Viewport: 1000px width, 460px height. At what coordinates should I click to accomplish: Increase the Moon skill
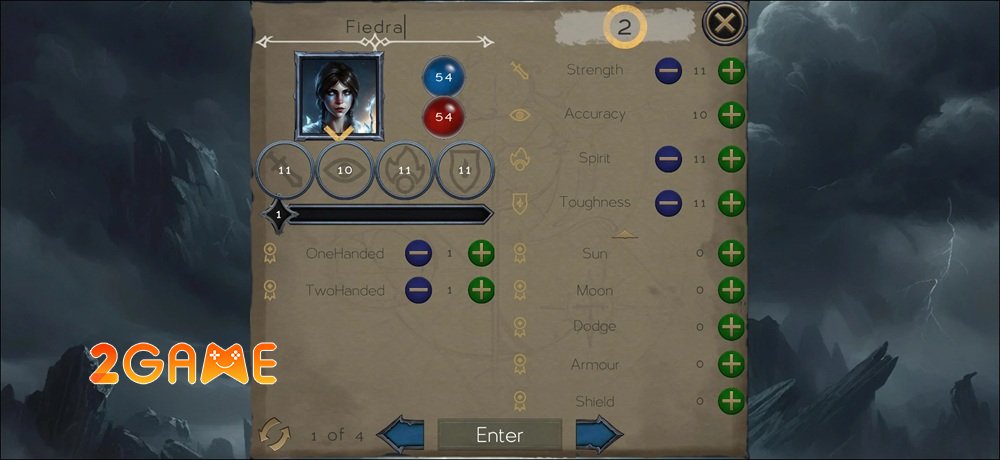pyautogui.click(x=732, y=290)
